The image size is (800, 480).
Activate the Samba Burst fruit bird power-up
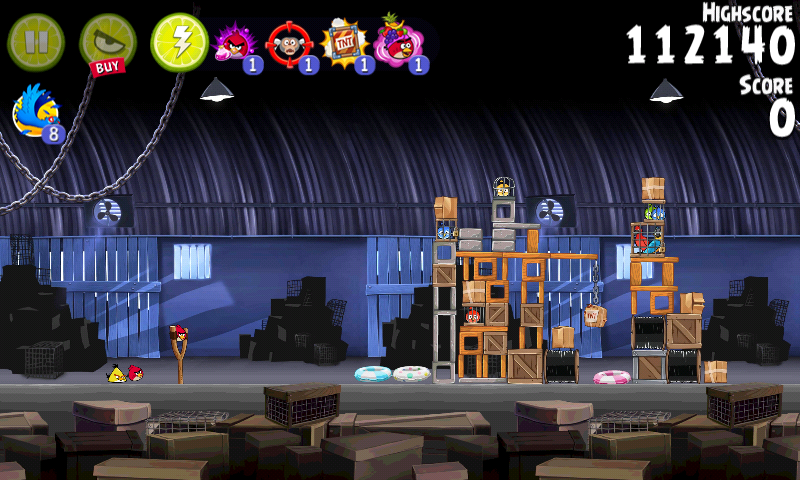point(399,43)
